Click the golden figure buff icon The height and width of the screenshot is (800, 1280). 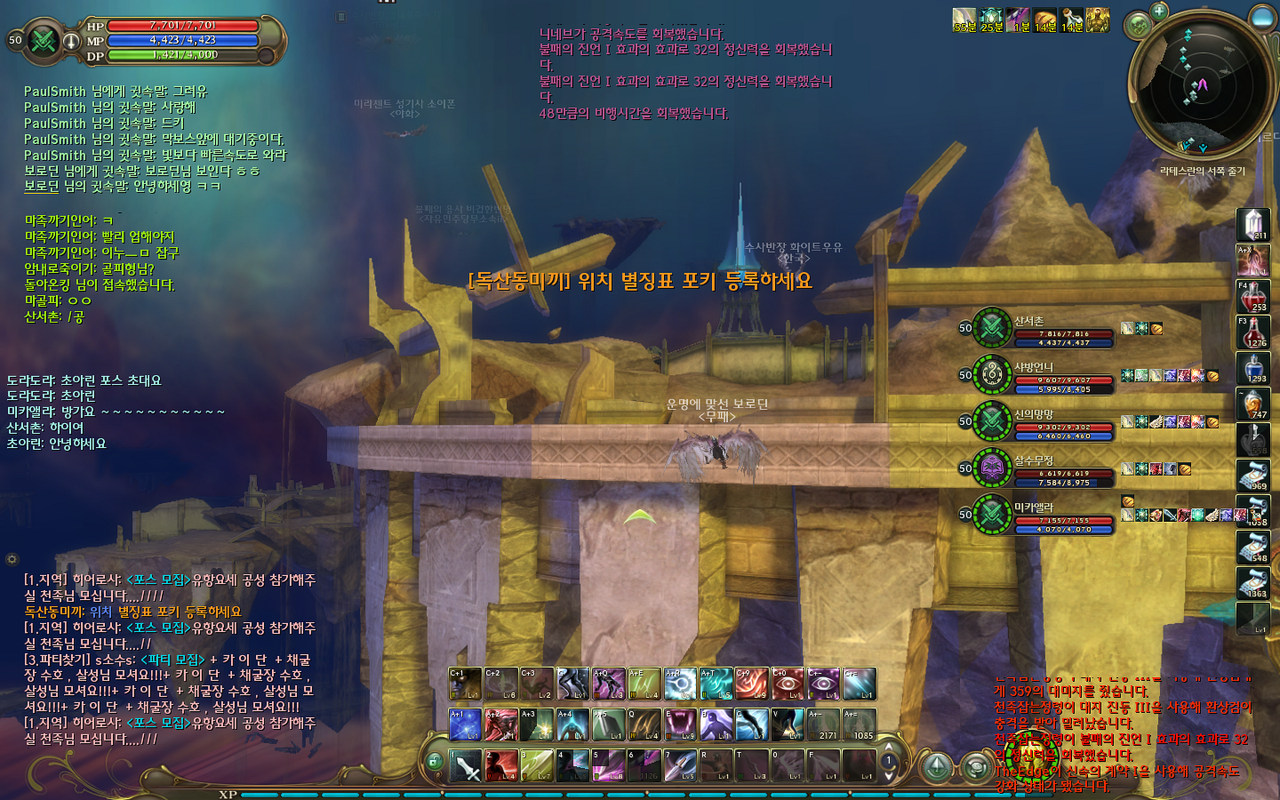pyautogui.click(x=1097, y=19)
